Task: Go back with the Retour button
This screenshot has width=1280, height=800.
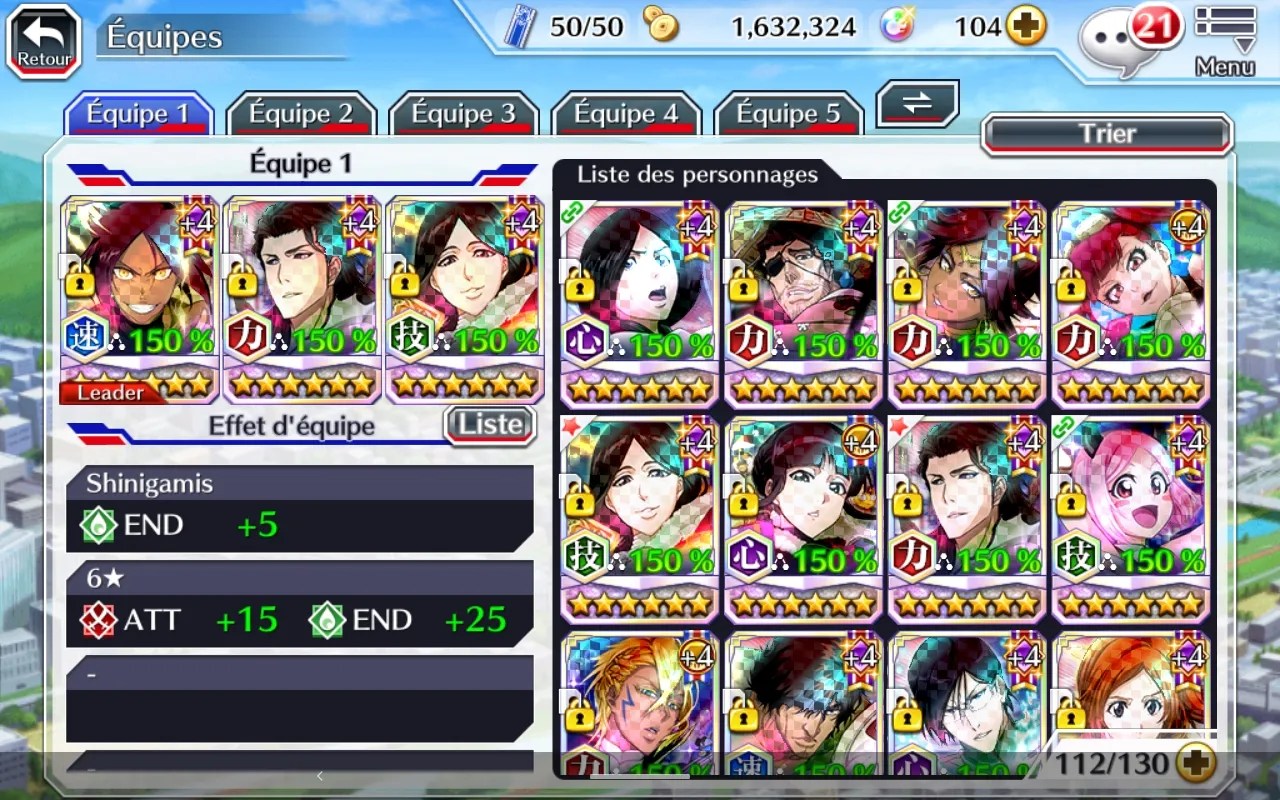Action: pyautogui.click(x=44, y=41)
